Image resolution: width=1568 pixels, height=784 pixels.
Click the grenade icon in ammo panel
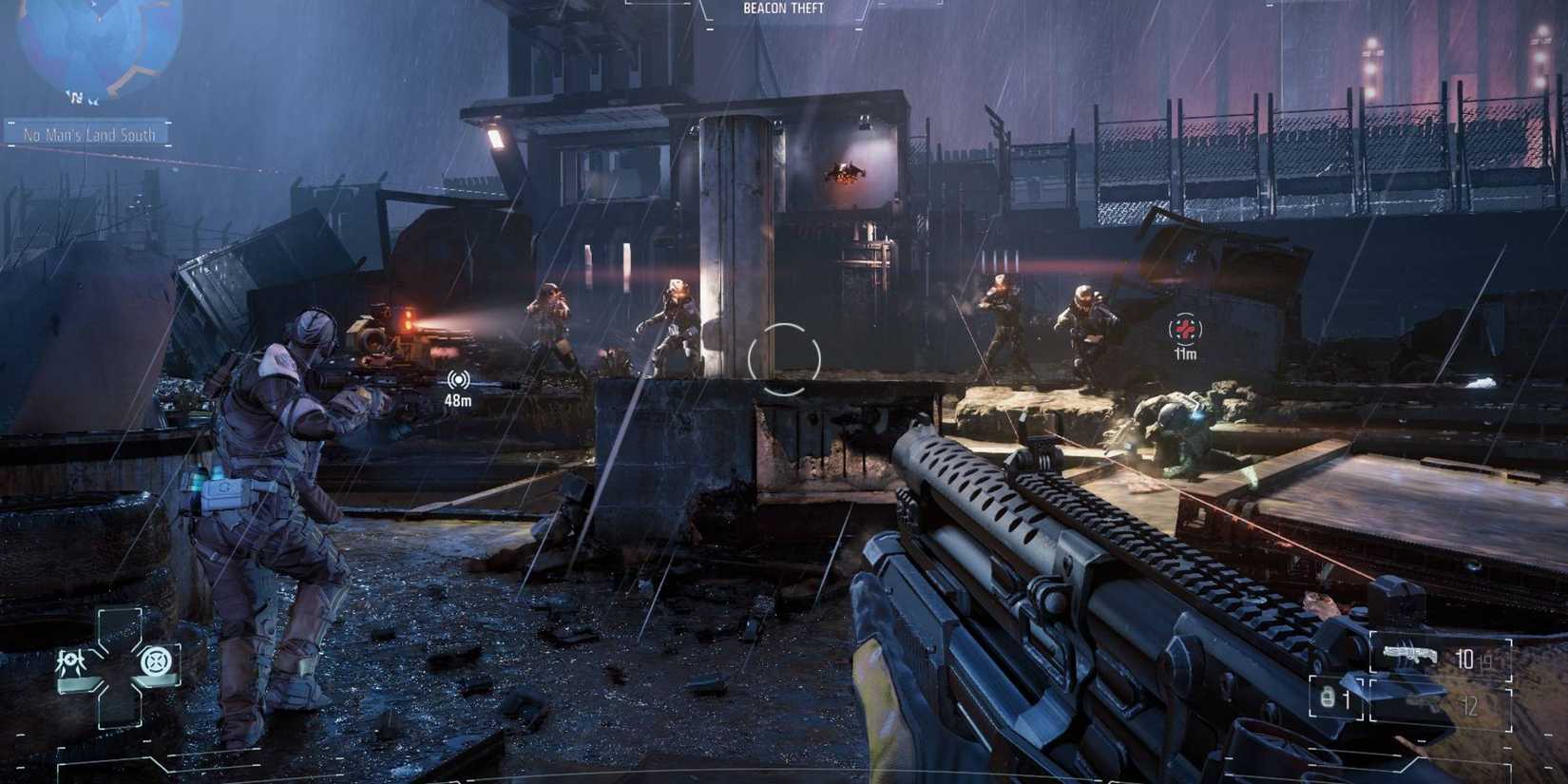pos(1326,696)
